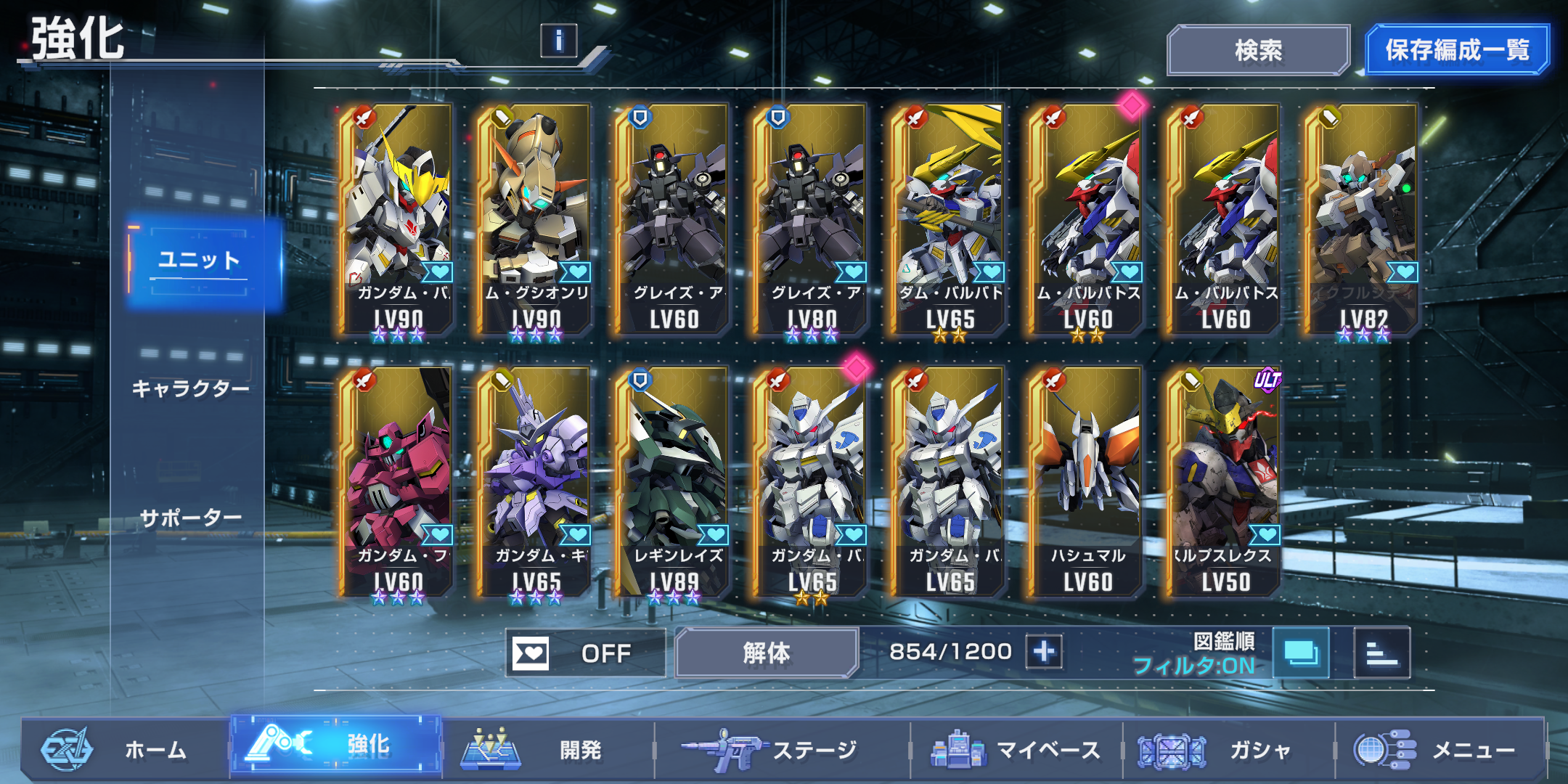
Task: Switch to the ユニット tab
Action: (x=200, y=261)
